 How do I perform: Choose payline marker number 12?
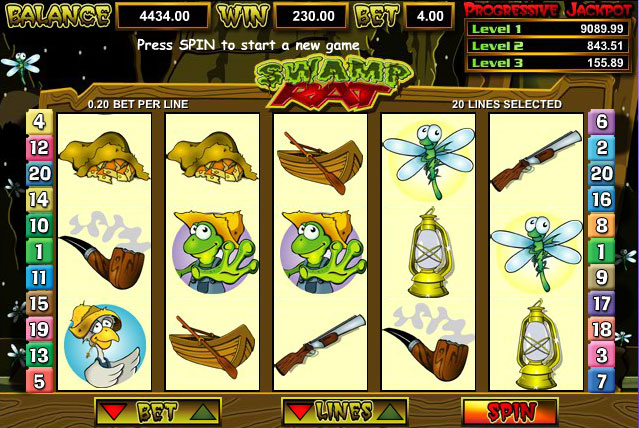pyautogui.click(x=39, y=148)
